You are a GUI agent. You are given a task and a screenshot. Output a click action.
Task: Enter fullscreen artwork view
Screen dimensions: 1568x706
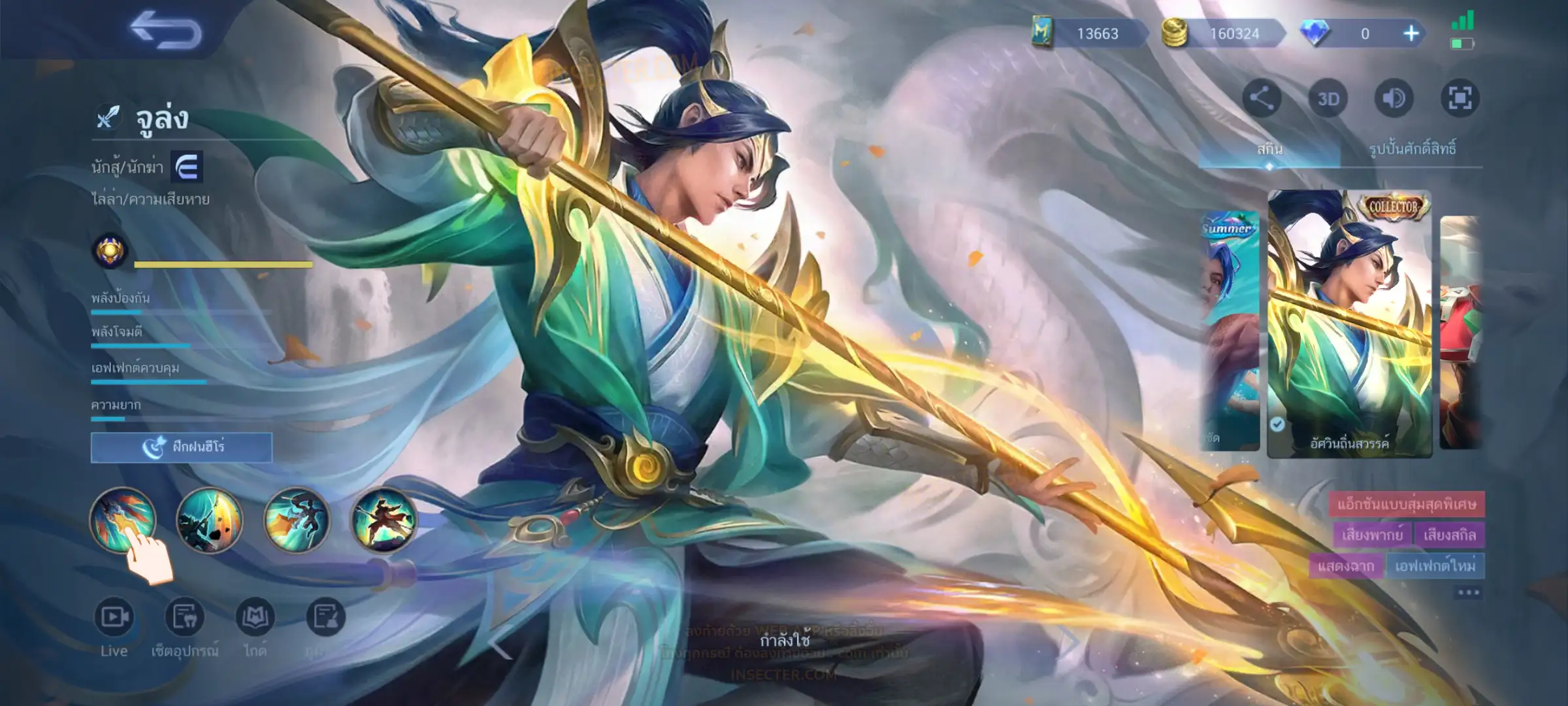click(x=1460, y=99)
